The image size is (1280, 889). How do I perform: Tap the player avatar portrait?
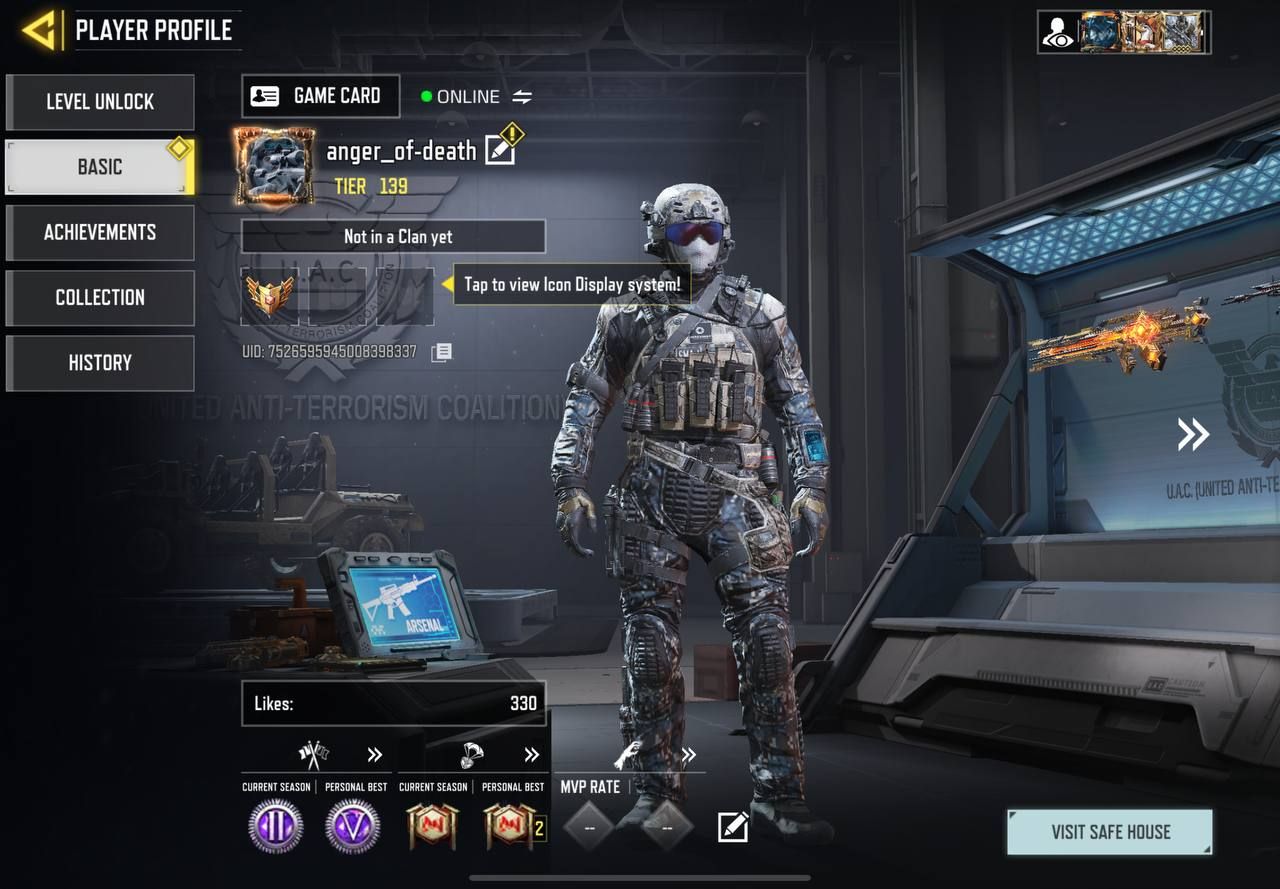pos(274,166)
